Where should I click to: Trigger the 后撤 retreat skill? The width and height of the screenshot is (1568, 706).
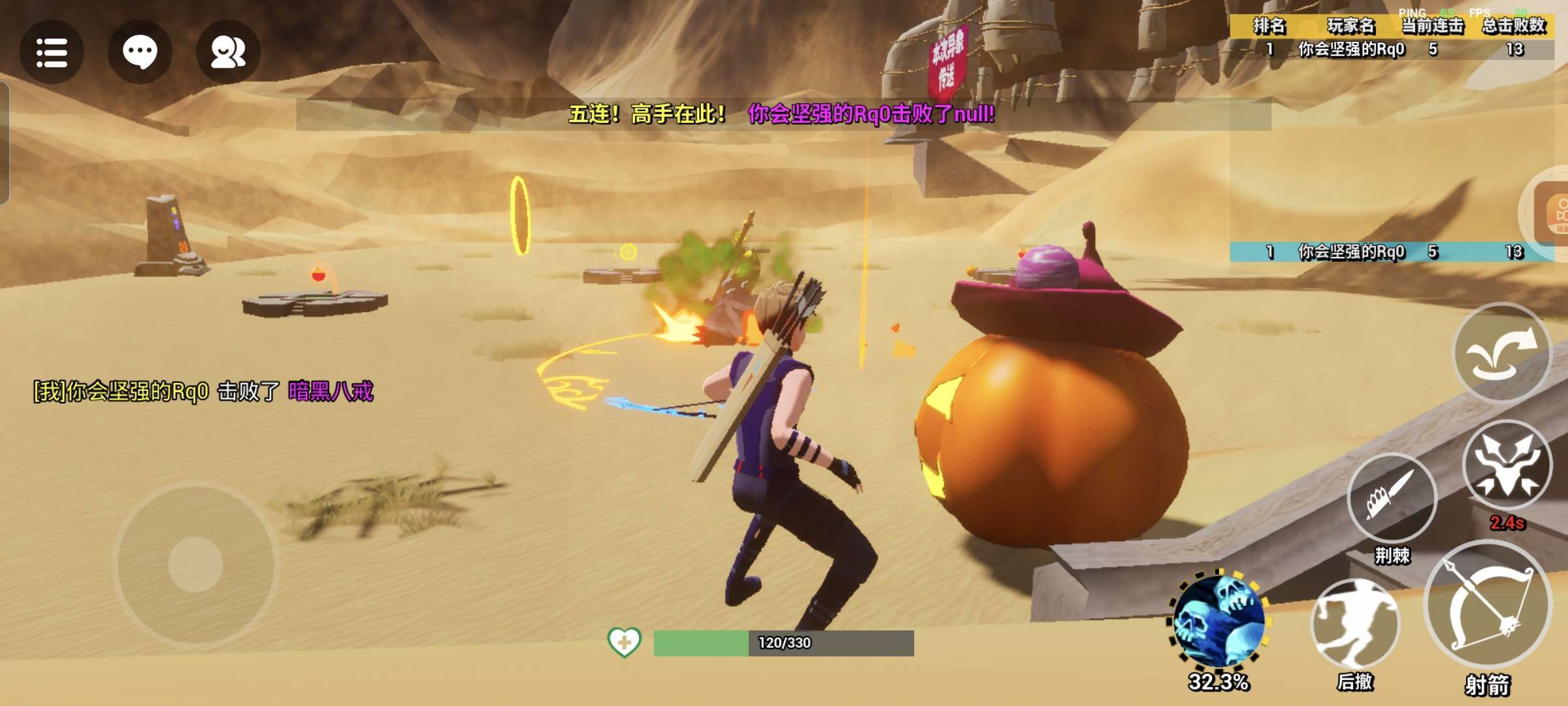click(x=1355, y=624)
